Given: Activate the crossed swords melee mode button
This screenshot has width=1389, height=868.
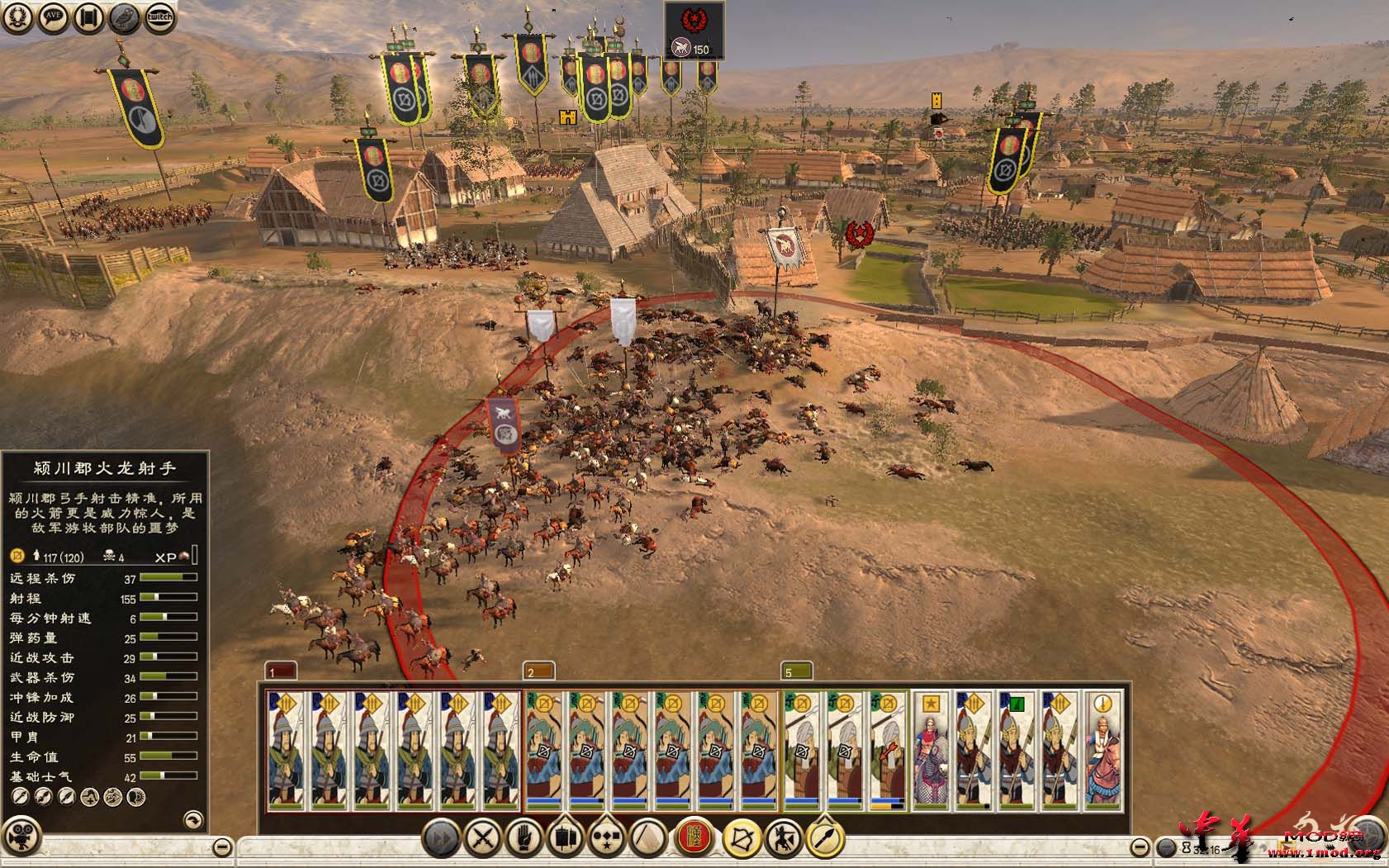Looking at the screenshot, I should click(x=481, y=838).
